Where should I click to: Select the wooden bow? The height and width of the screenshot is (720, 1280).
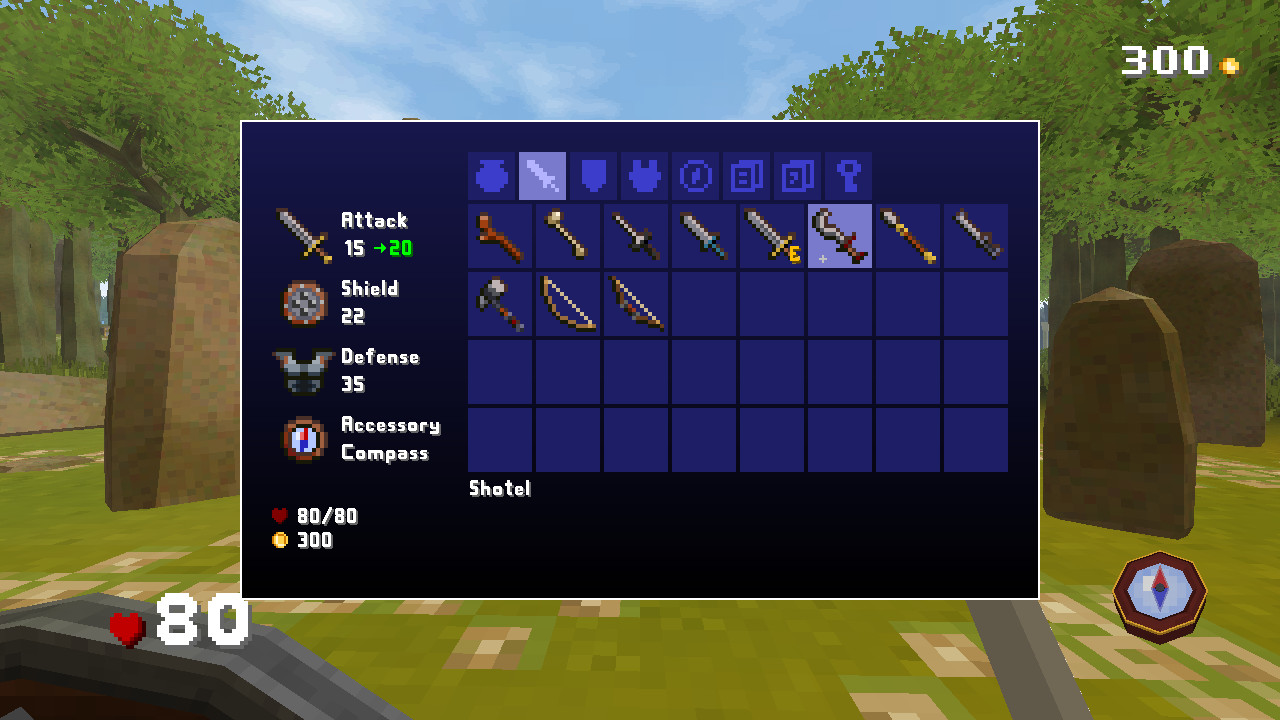point(568,305)
